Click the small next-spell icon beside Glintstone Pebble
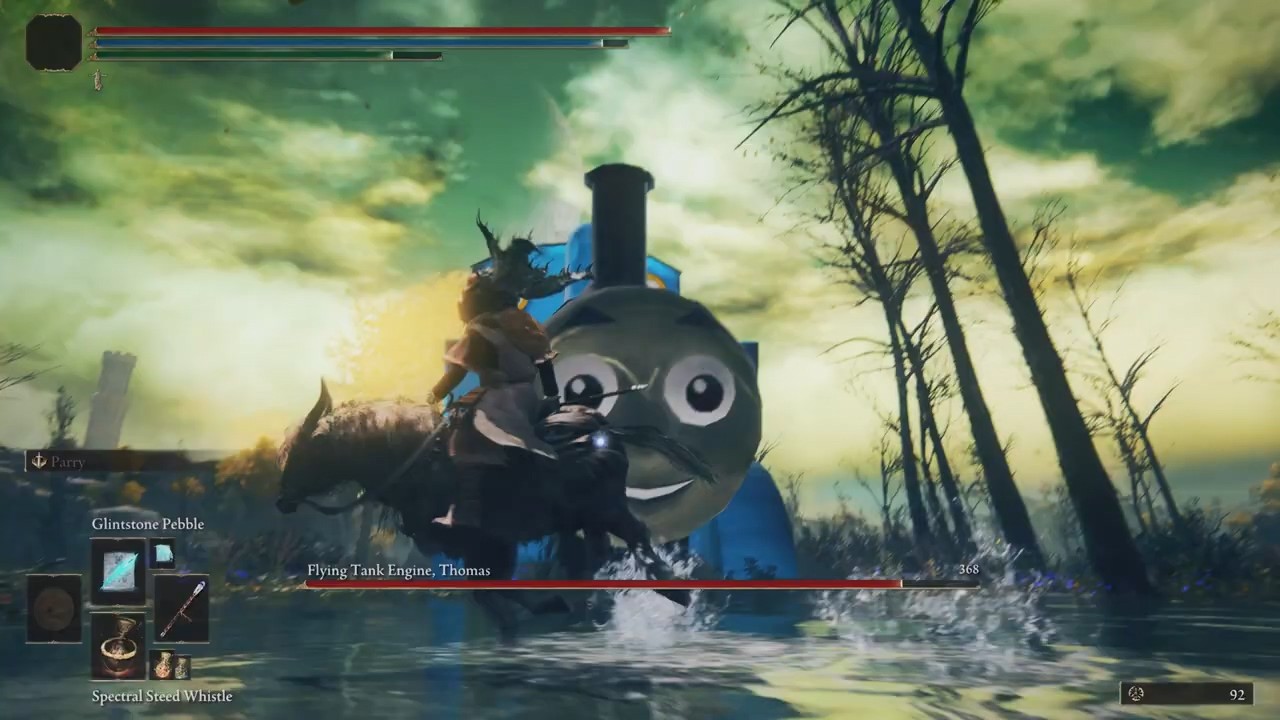This screenshot has width=1280, height=720. click(162, 553)
